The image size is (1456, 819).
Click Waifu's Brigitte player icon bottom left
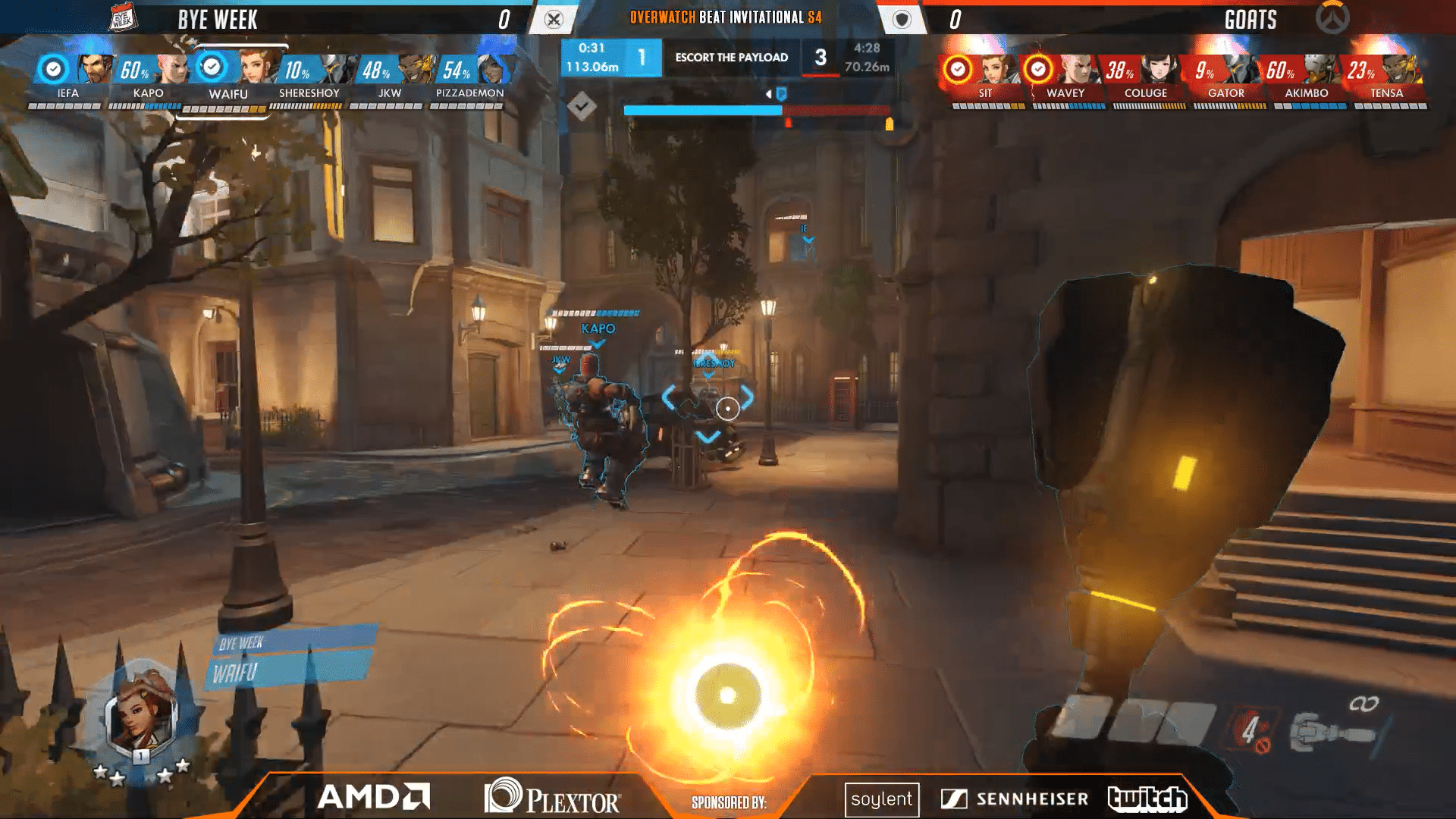click(140, 714)
